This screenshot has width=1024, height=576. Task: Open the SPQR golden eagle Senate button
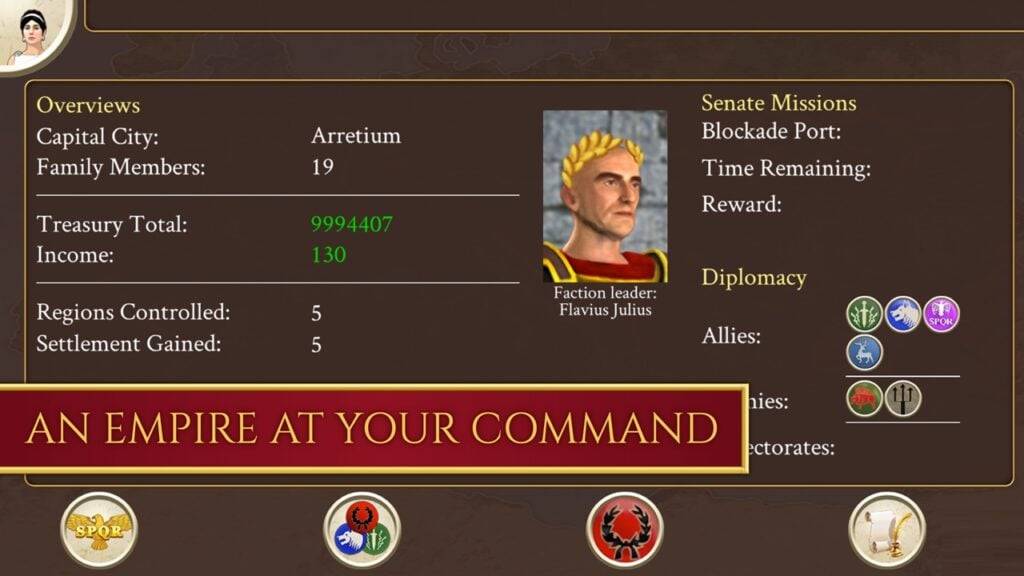tap(99, 530)
